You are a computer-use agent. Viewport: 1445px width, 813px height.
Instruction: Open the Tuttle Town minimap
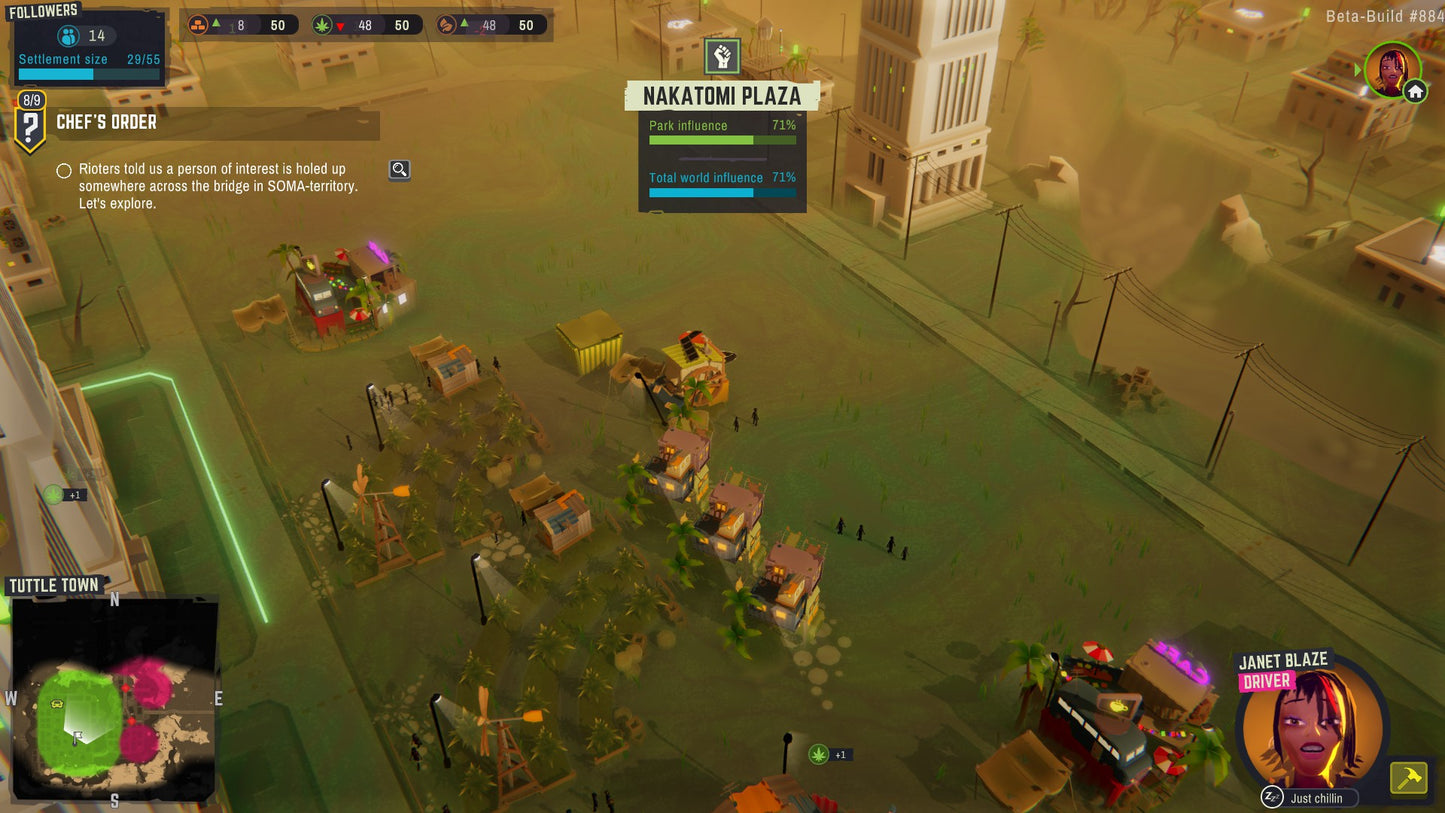(114, 697)
